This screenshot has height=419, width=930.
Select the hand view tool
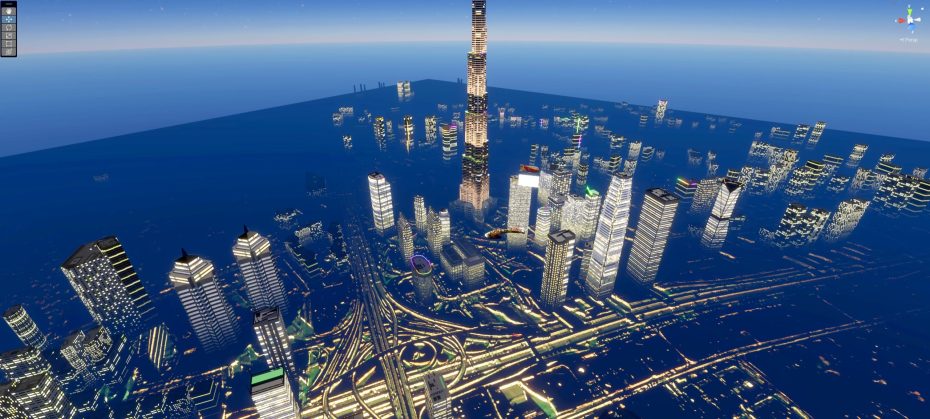[8, 11]
